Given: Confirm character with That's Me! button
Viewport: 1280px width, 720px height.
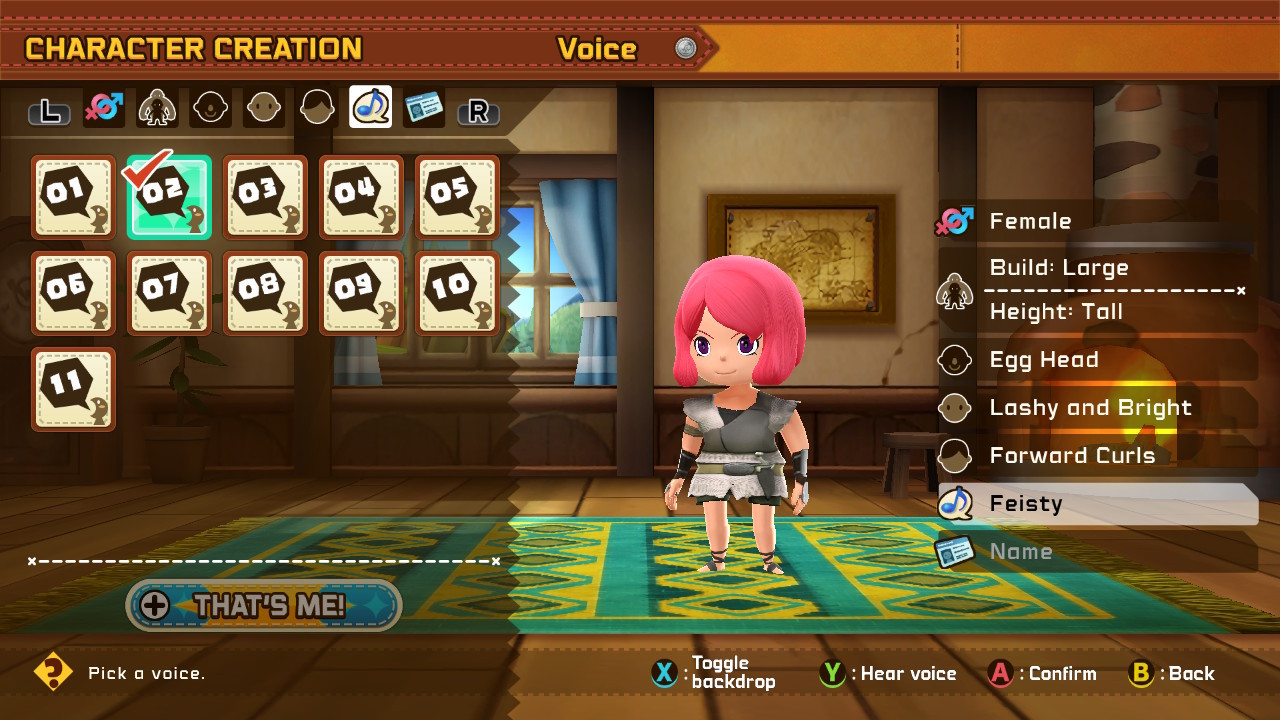Looking at the screenshot, I should 264,605.
